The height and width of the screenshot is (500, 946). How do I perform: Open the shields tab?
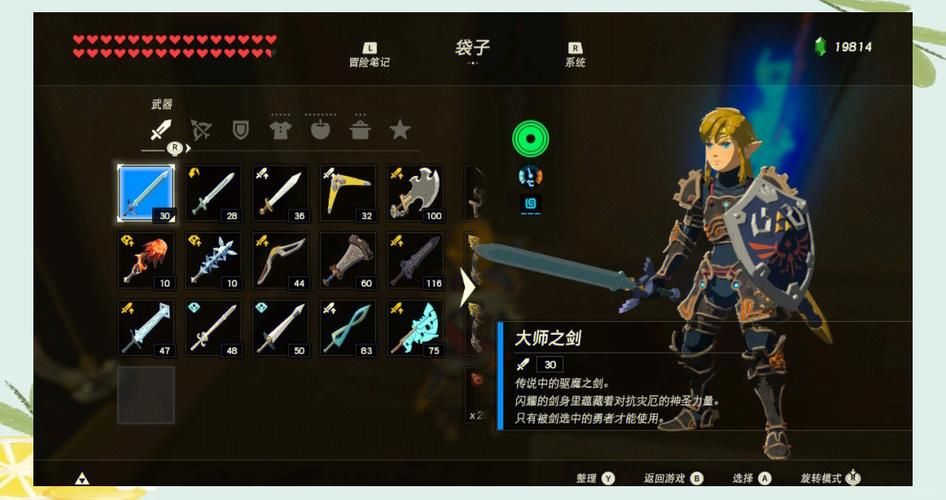[240, 130]
